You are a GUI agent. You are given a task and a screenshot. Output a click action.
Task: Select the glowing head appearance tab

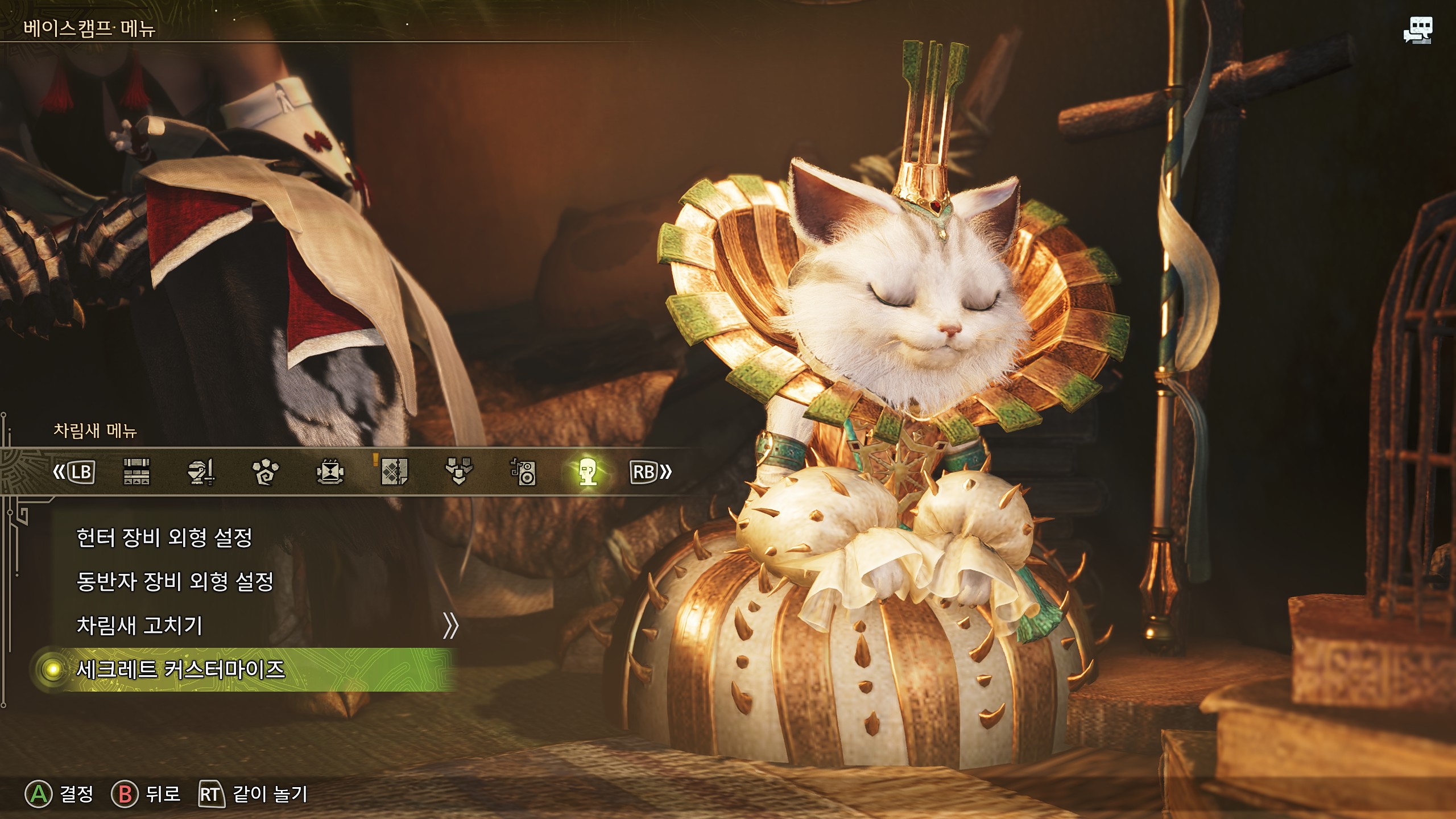tap(588, 472)
